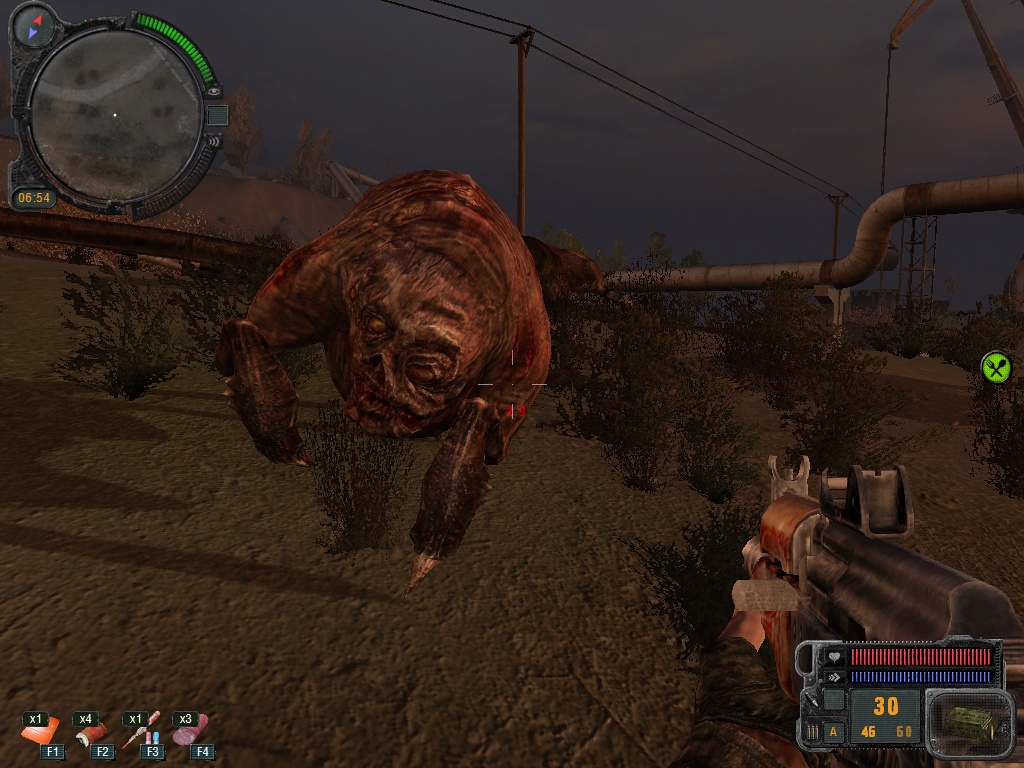
Task: Click the circular minimap
Action: pyautogui.click(x=113, y=115)
